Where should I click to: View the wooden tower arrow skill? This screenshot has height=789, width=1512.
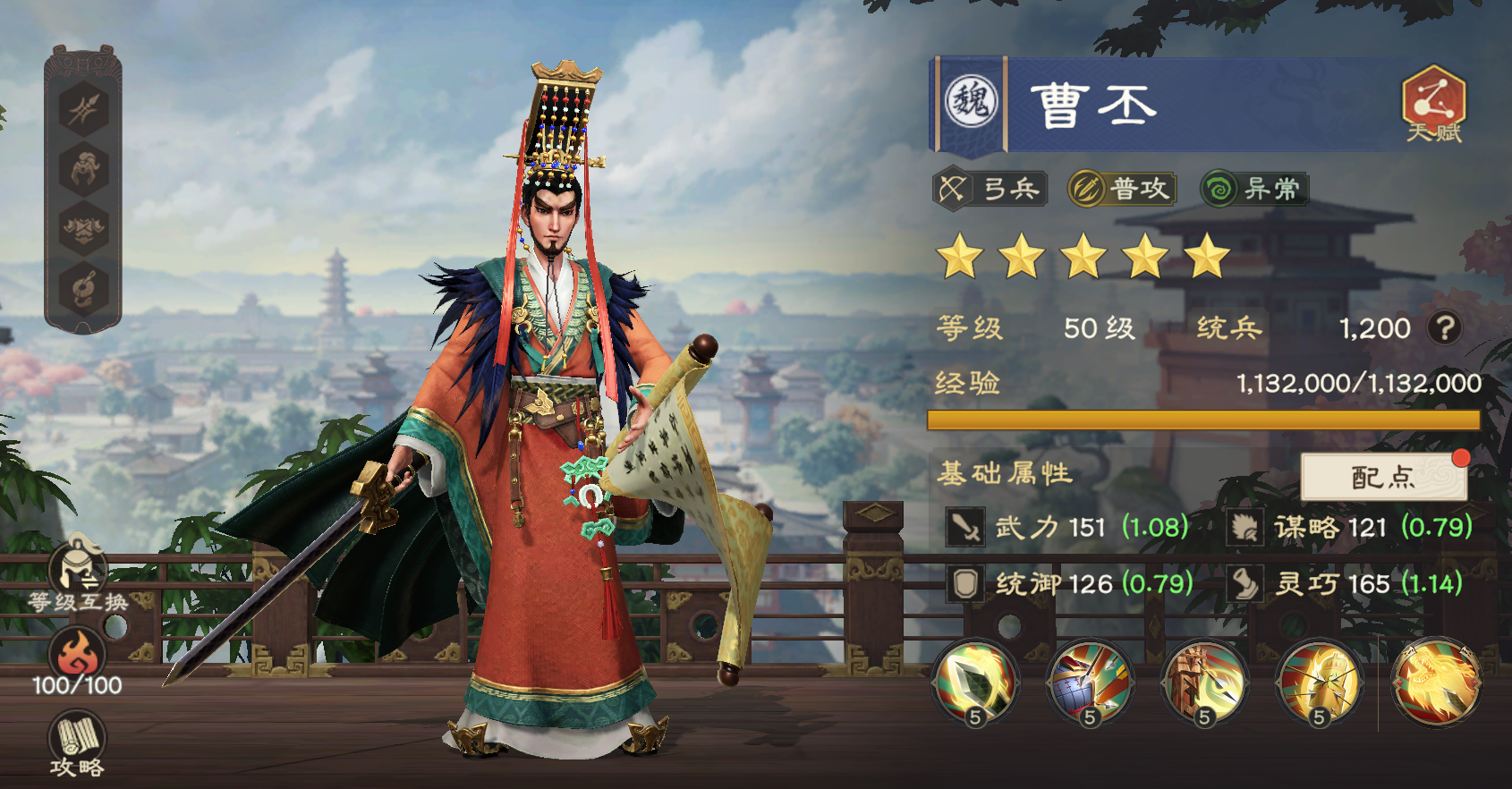1204,683
